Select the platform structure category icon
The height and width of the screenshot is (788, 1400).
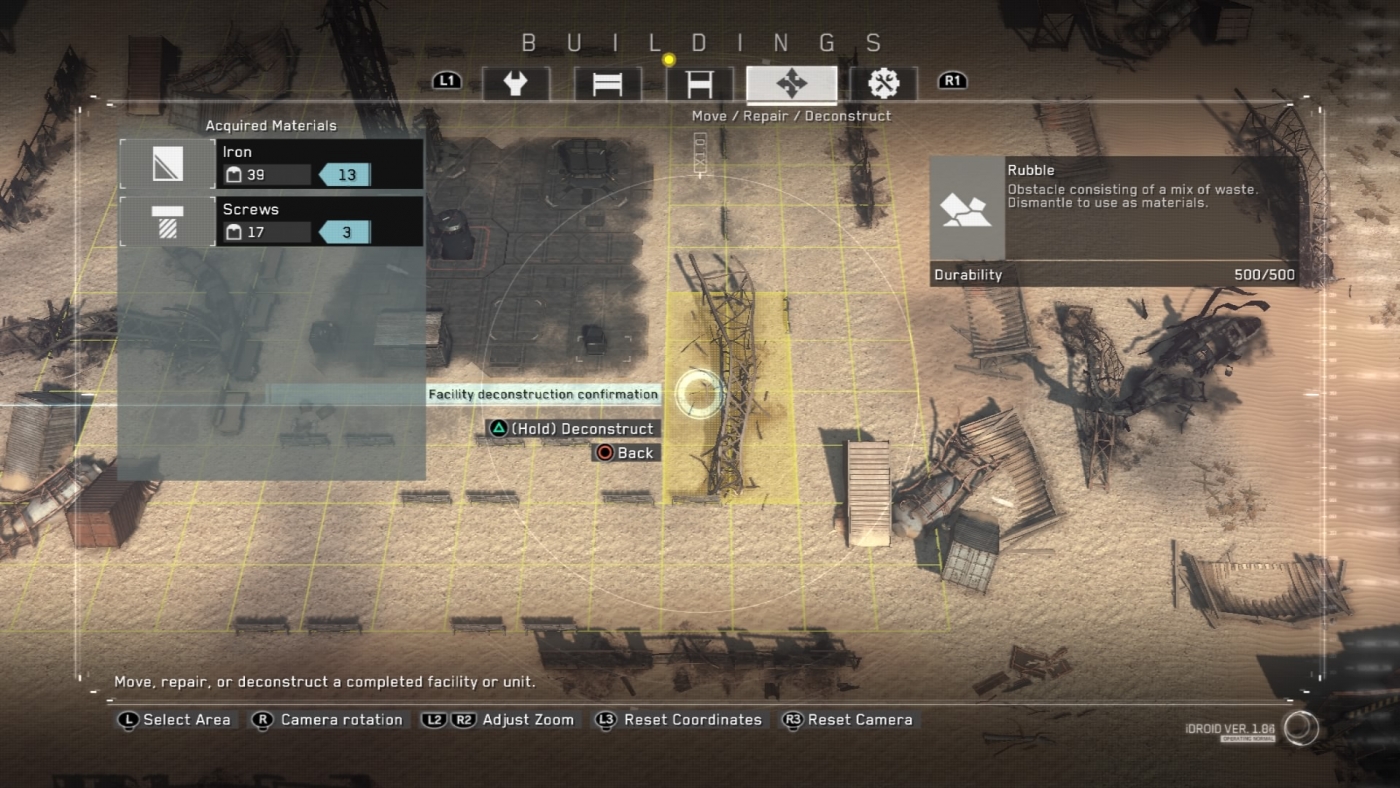[701, 84]
